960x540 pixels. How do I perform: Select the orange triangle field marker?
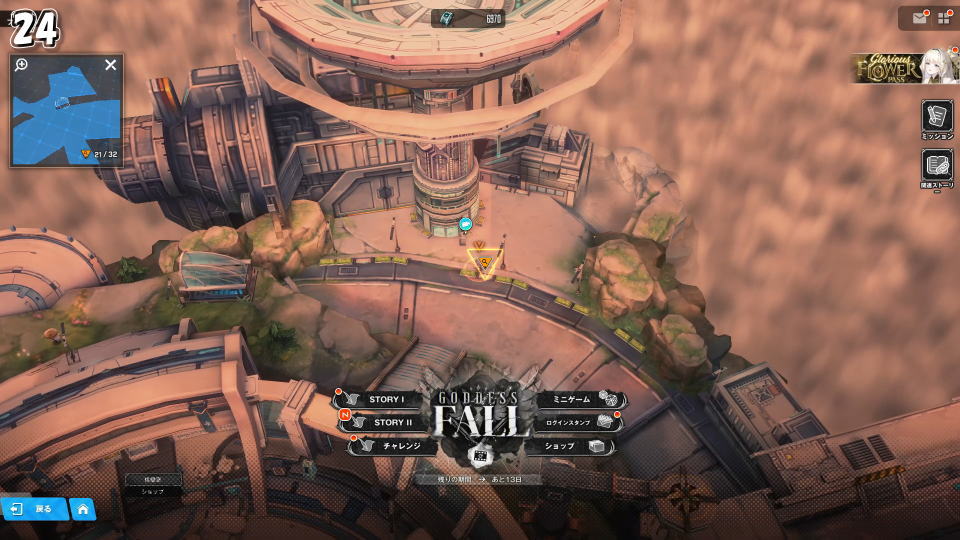click(x=483, y=263)
